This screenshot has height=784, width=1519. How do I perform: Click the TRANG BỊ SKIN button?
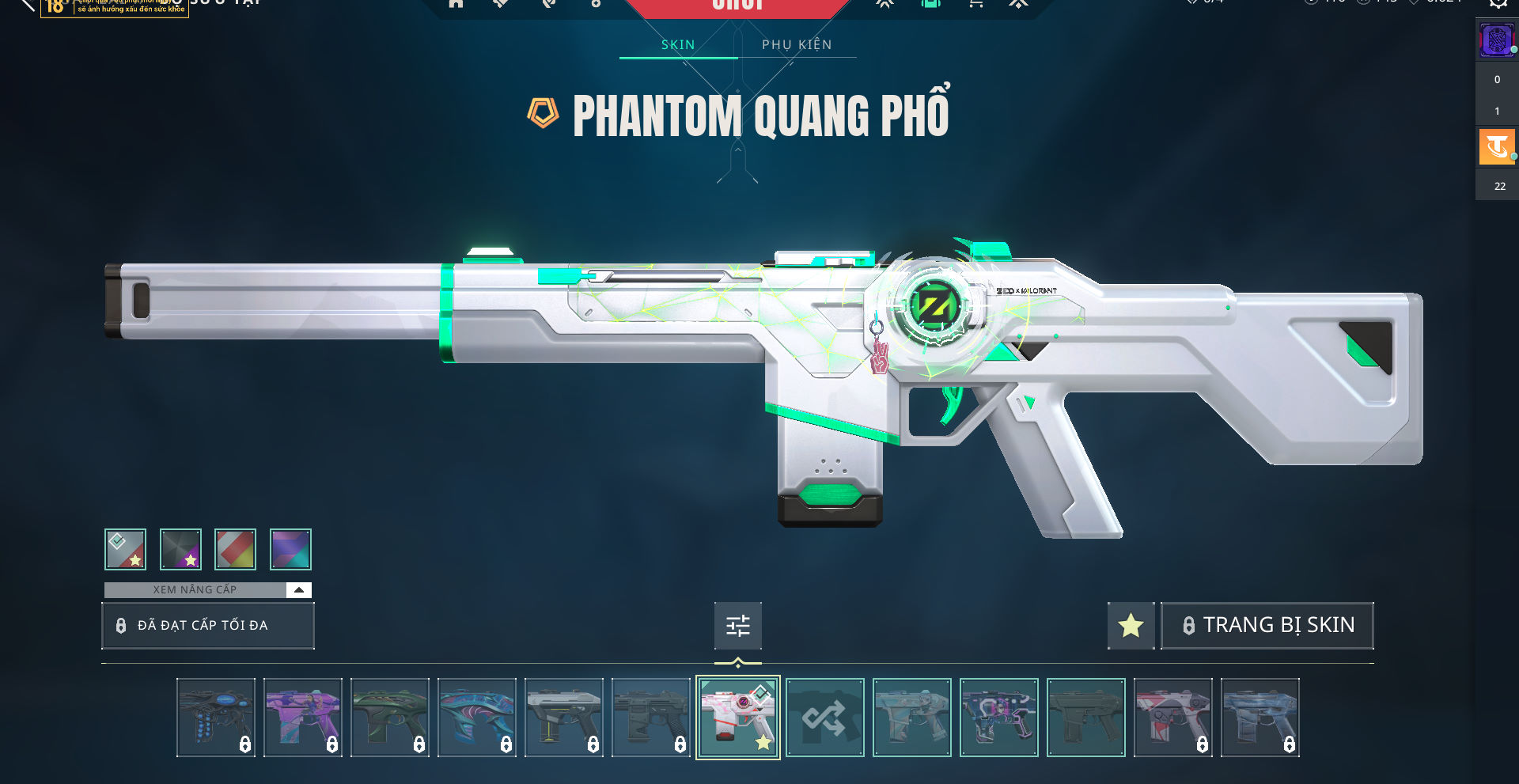pyautogui.click(x=1267, y=626)
